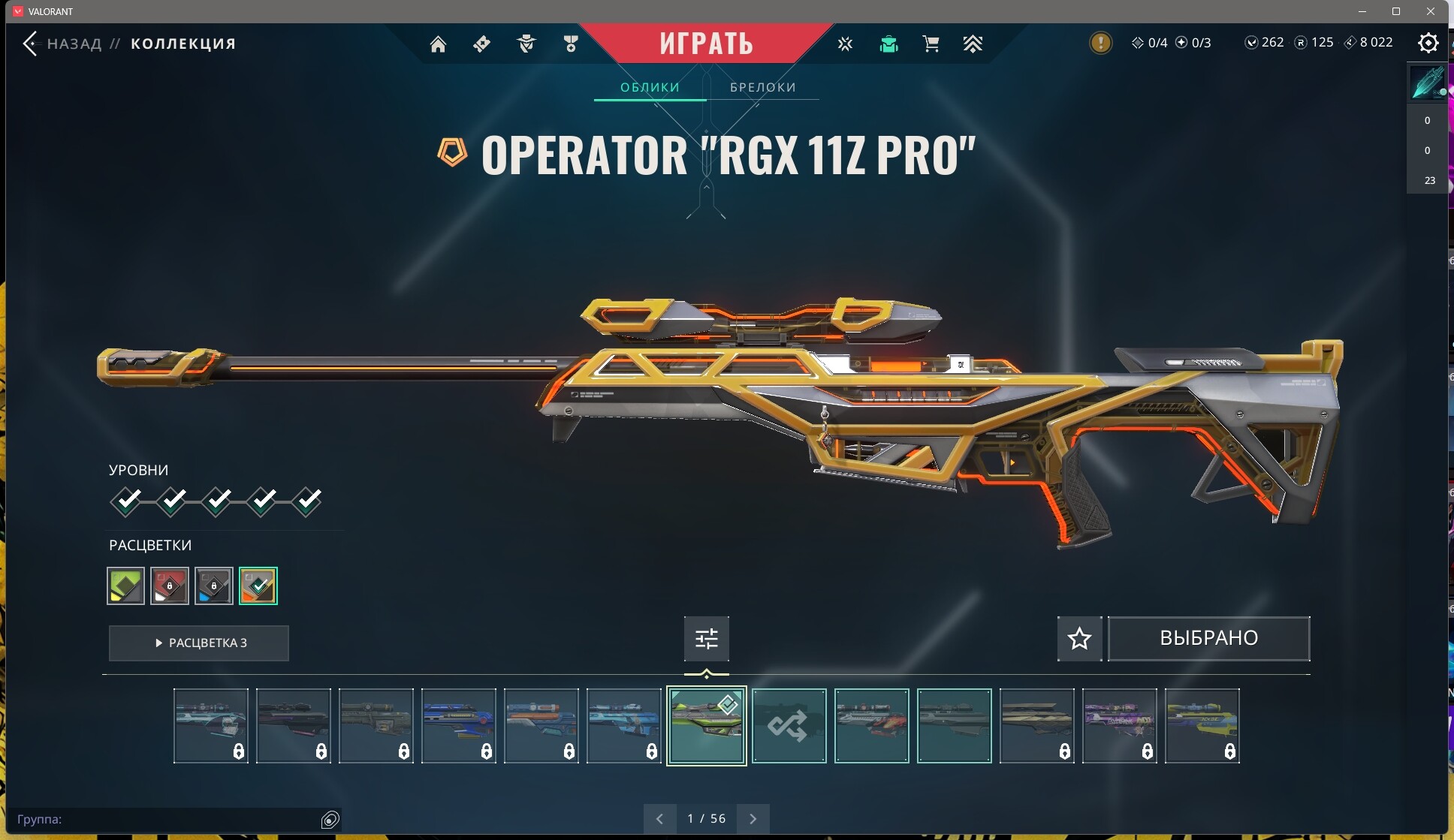
Task: Play the РАСЦВЕТКА 3 preview video
Action: pyautogui.click(x=199, y=643)
